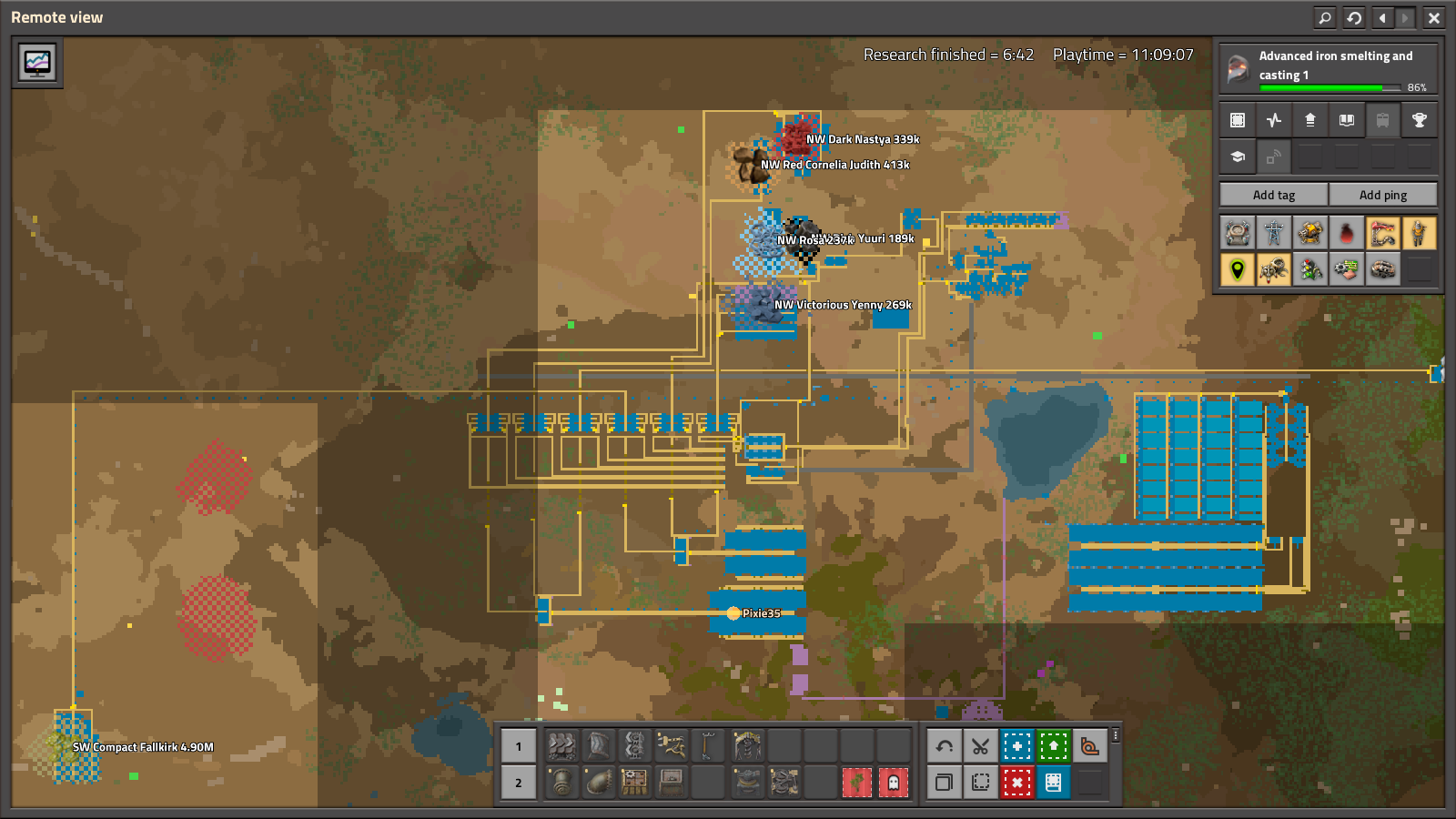Open Tips and tricks graduation cap icon
This screenshot has height=819, width=1456.
(x=1238, y=156)
